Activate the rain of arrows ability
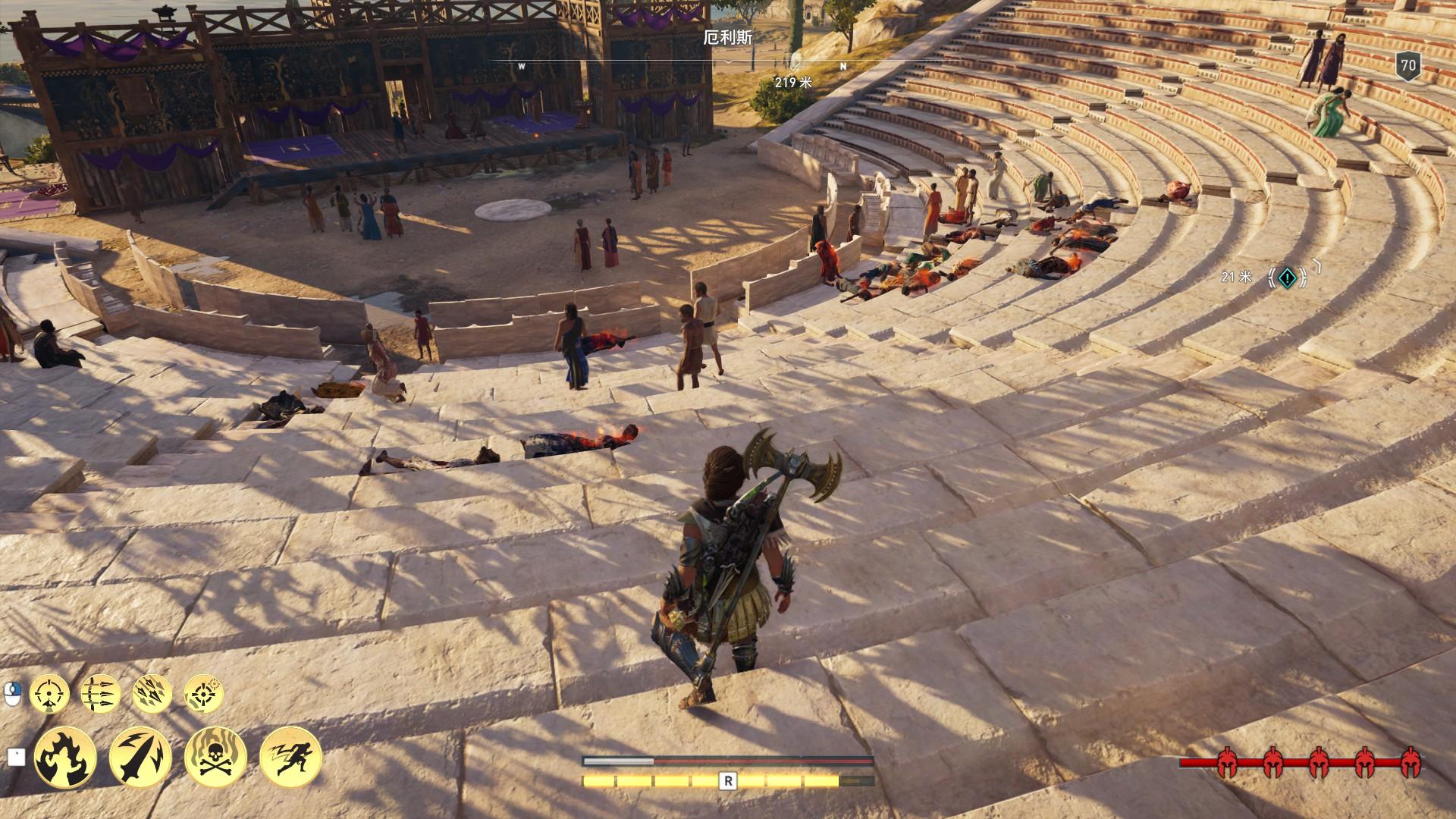 click(x=152, y=693)
